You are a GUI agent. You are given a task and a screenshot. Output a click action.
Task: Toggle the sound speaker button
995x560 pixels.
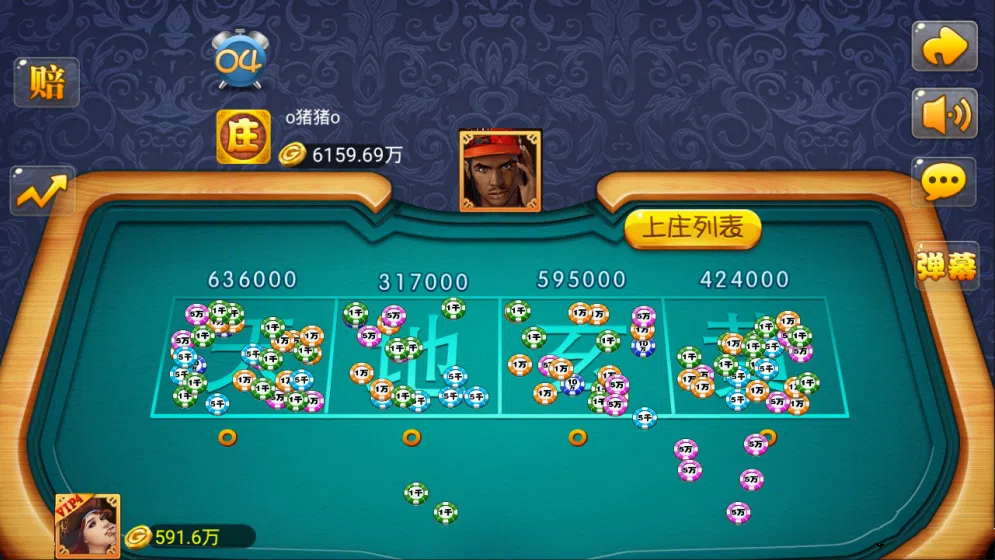click(x=944, y=114)
